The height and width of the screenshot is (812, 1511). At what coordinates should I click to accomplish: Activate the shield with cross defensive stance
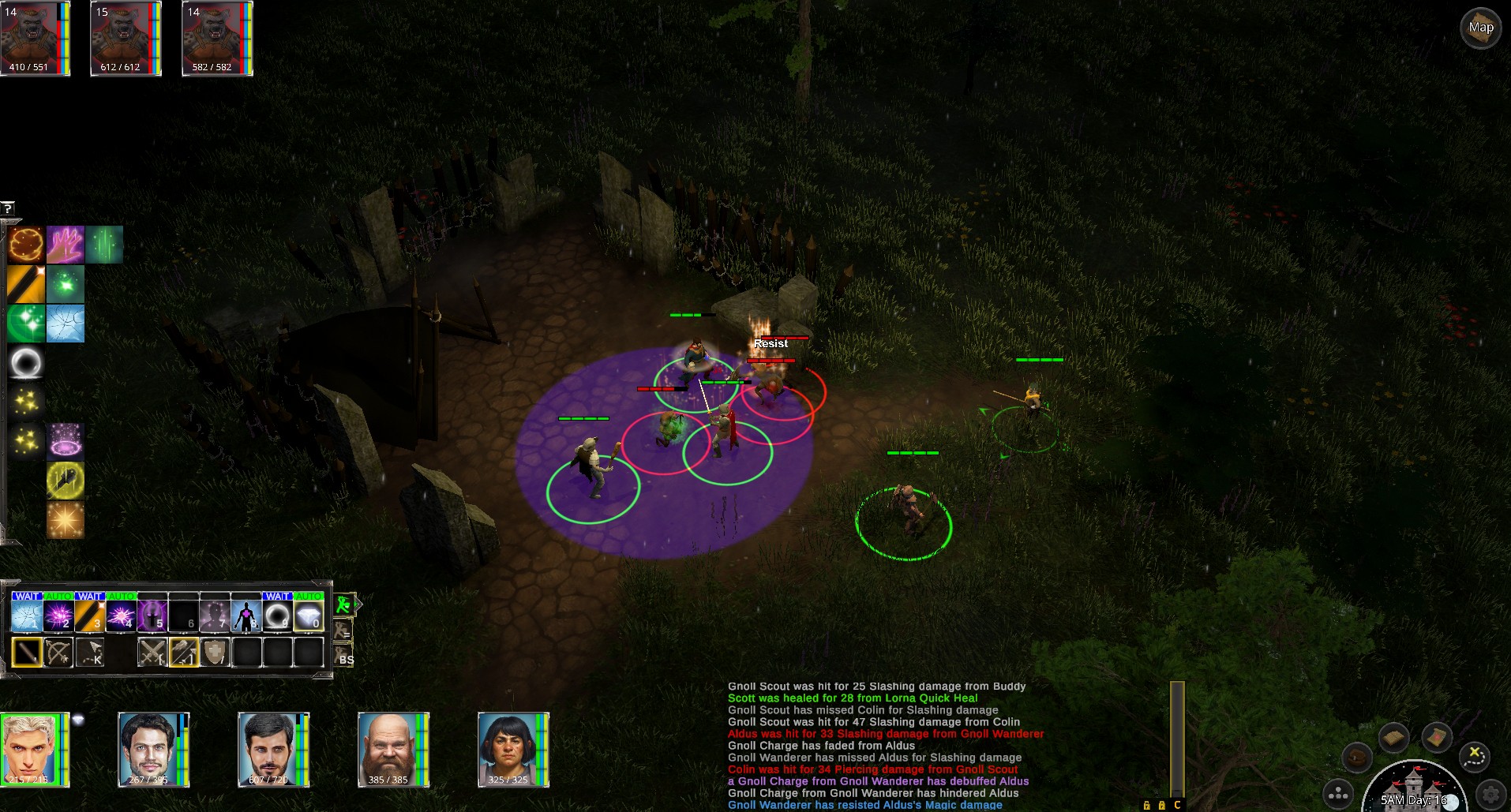coord(215,653)
